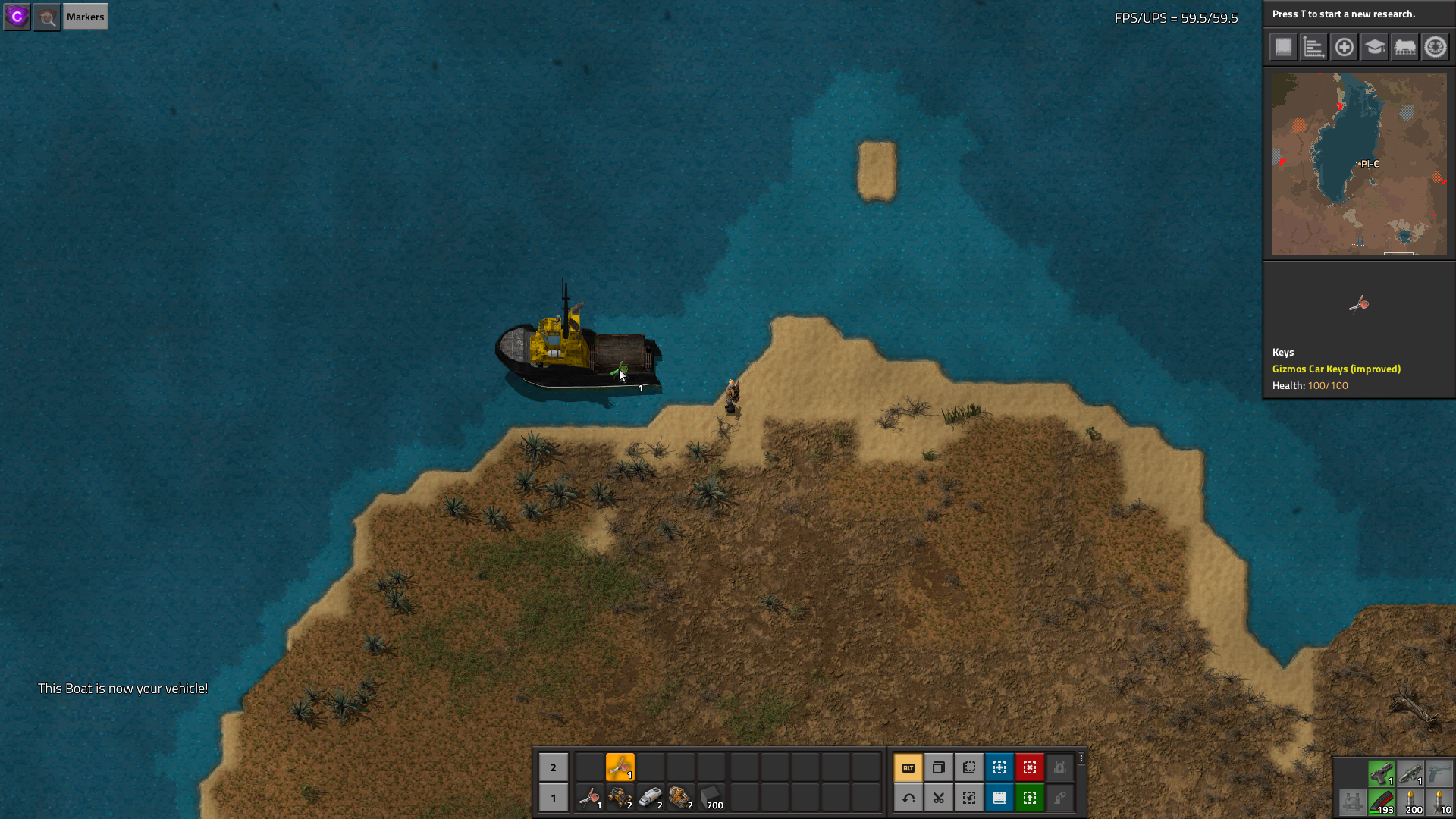Select the green upgrade planner tool
Screen dimensions: 1456x819
(x=1030, y=798)
